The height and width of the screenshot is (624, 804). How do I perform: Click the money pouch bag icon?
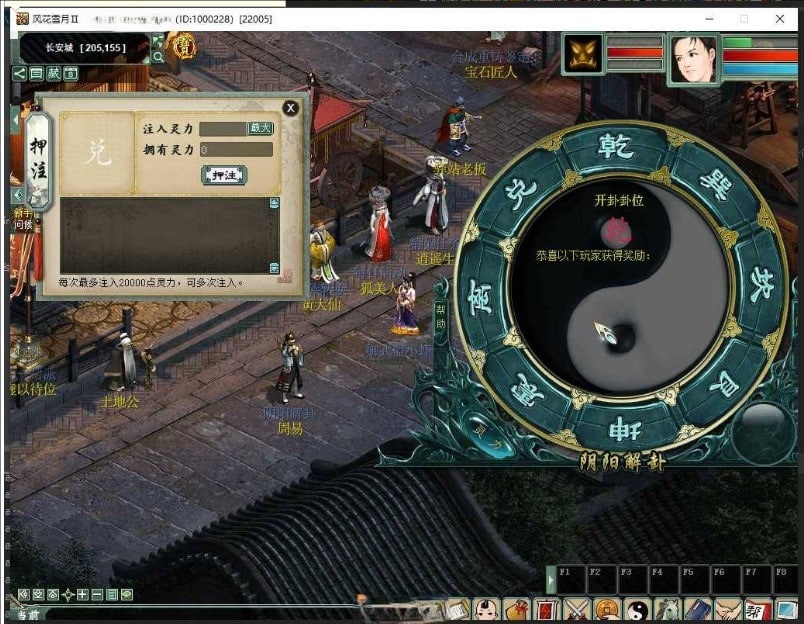point(517,609)
